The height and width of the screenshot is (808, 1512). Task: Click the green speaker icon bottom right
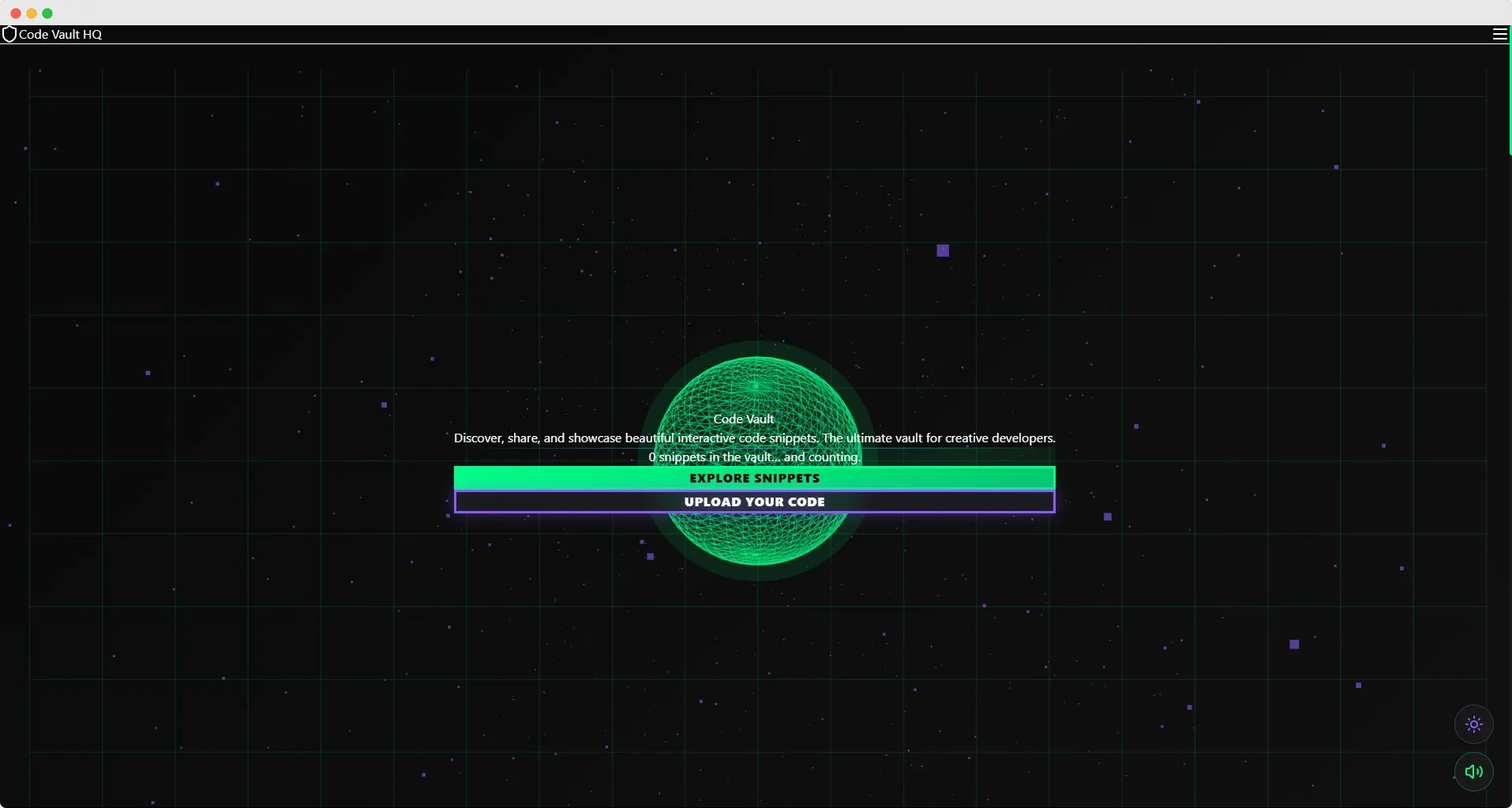pyautogui.click(x=1473, y=772)
